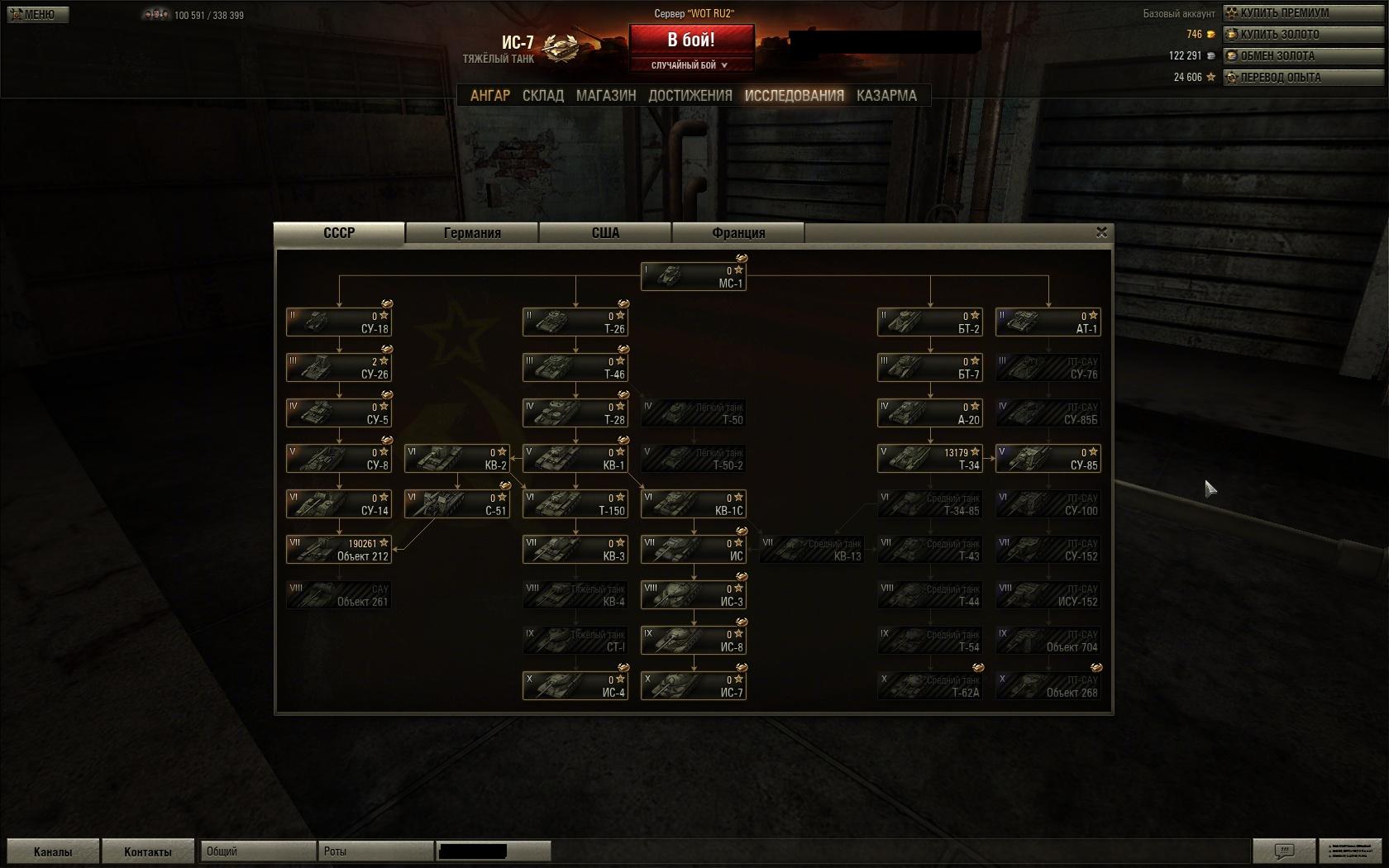Screen dimensions: 1389x868
Task: Select the МС-1 tank node
Action: pyautogui.click(x=694, y=277)
